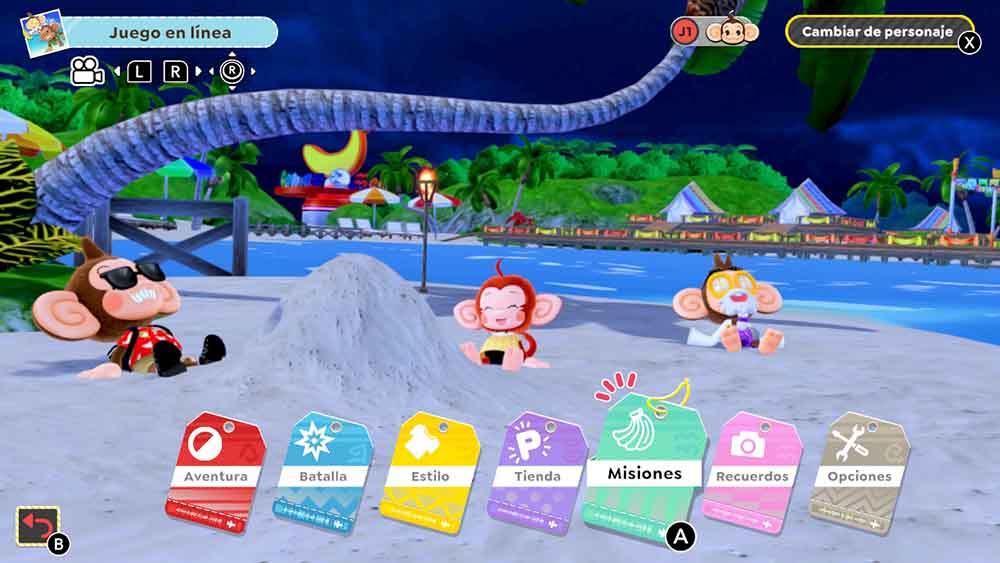Image resolution: width=1000 pixels, height=563 pixels.
Task: Open the Tienda shop tag
Action: tap(537, 473)
